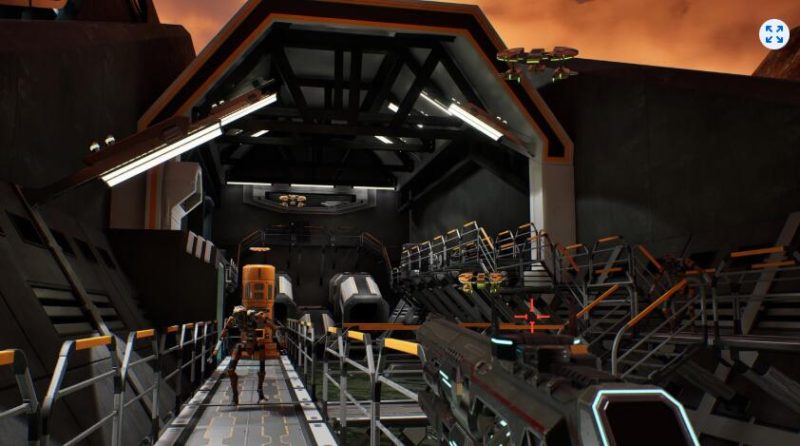
Task: Toggle fullscreen with the expand arrows button
Action: [x=773, y=34]
